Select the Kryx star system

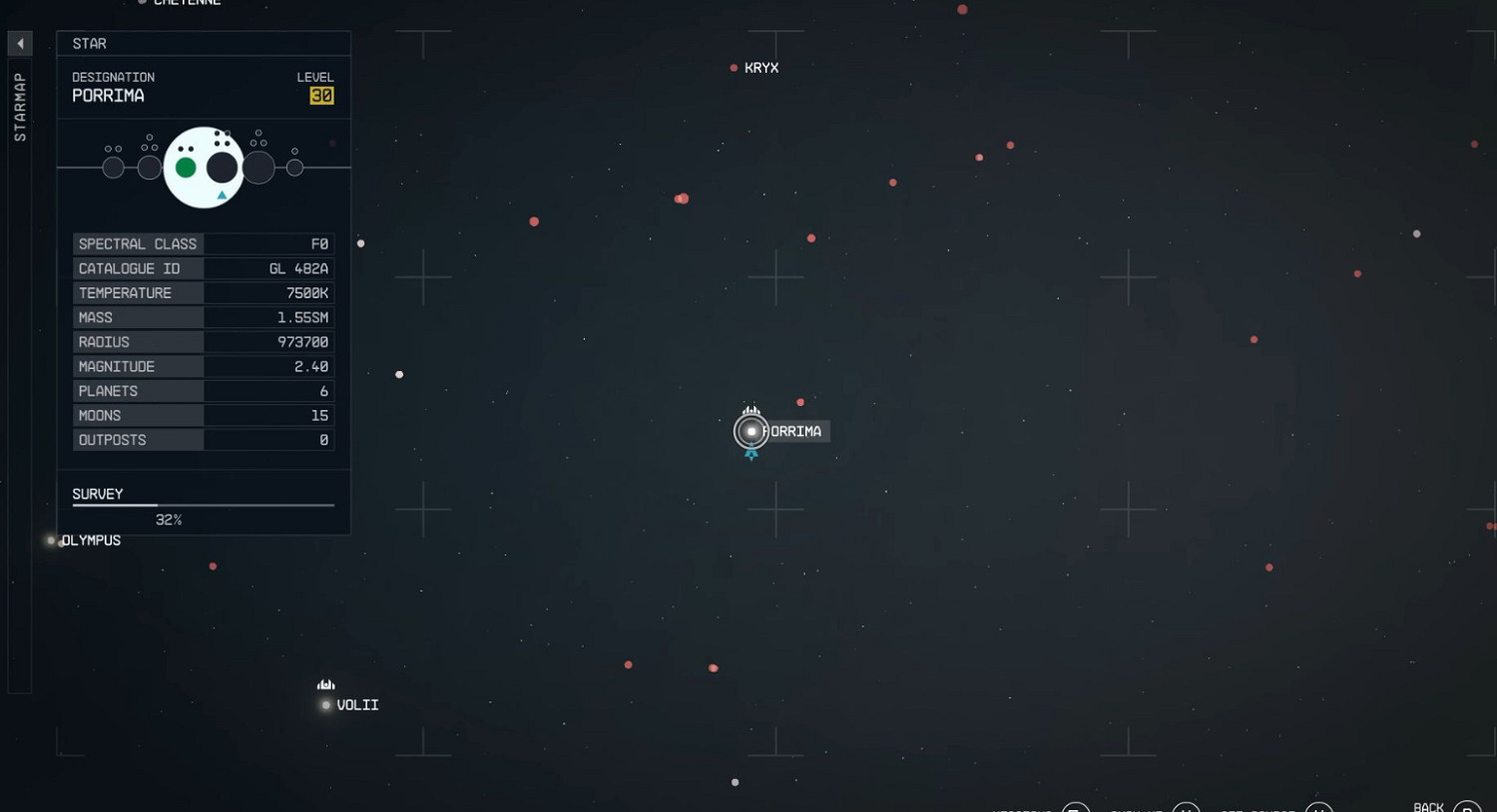735,67
